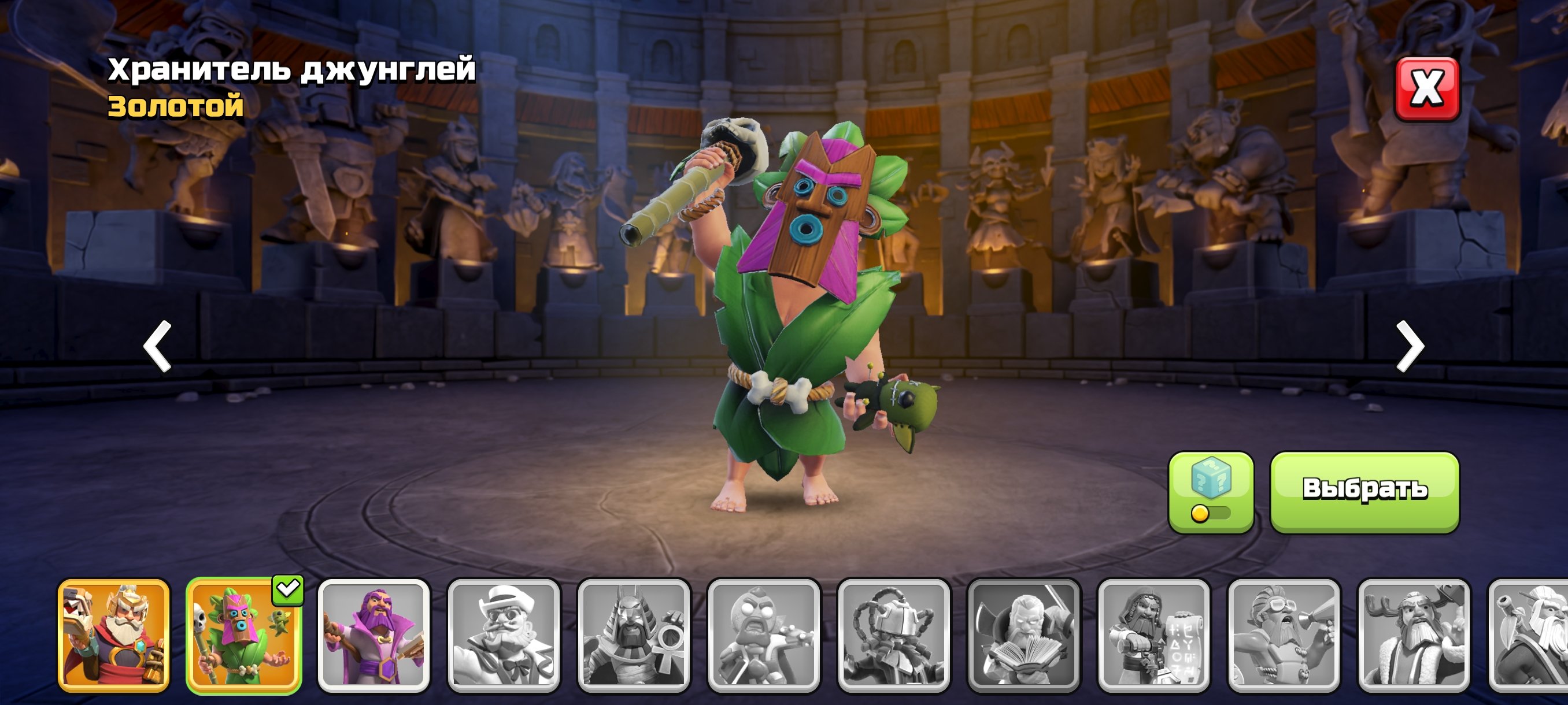This screenshot has height=705, width=1568.
Task: Show the previous skin with left arrow
Action: coord(158,346)
